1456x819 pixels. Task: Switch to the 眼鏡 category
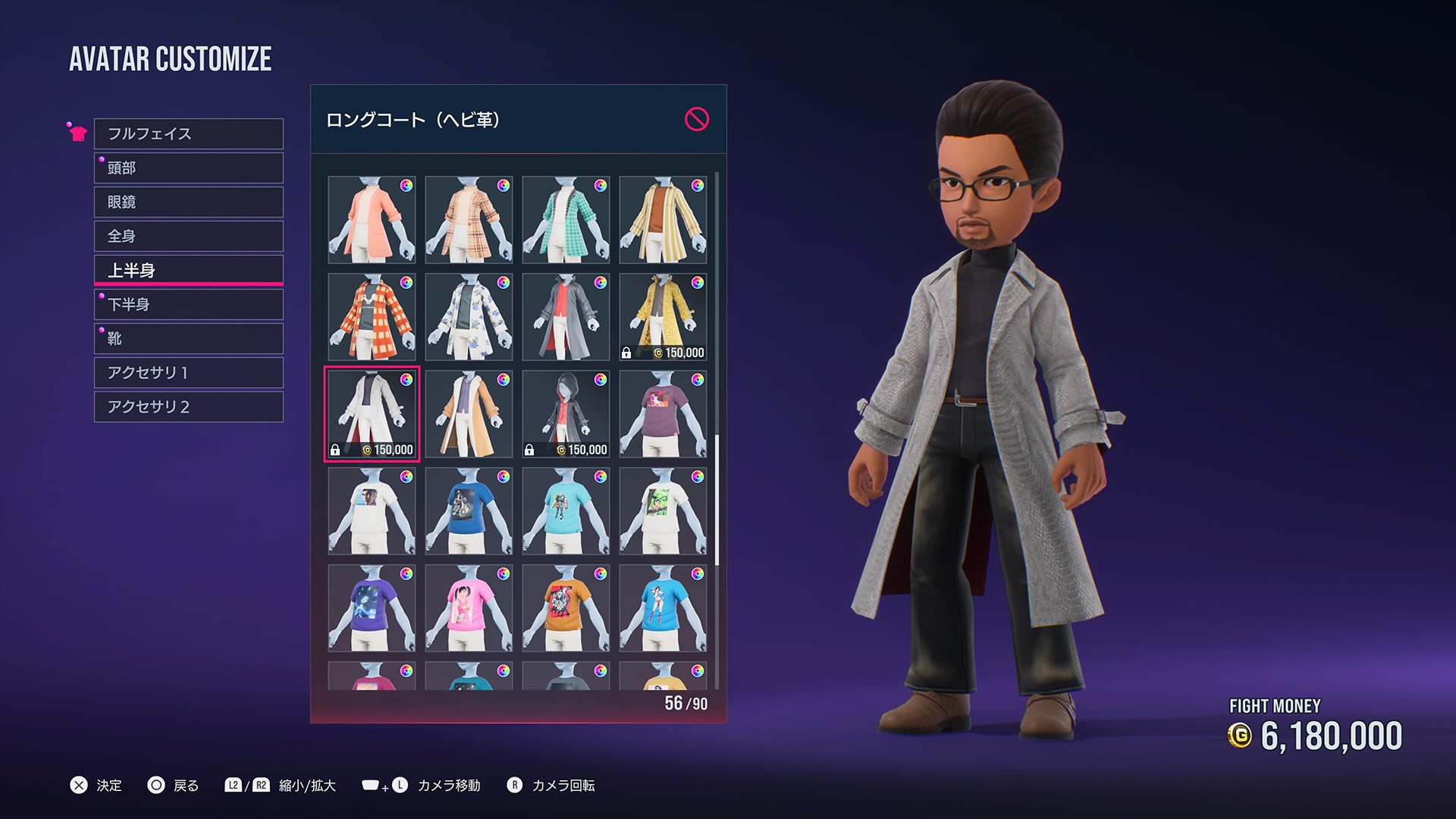(188, 202)
